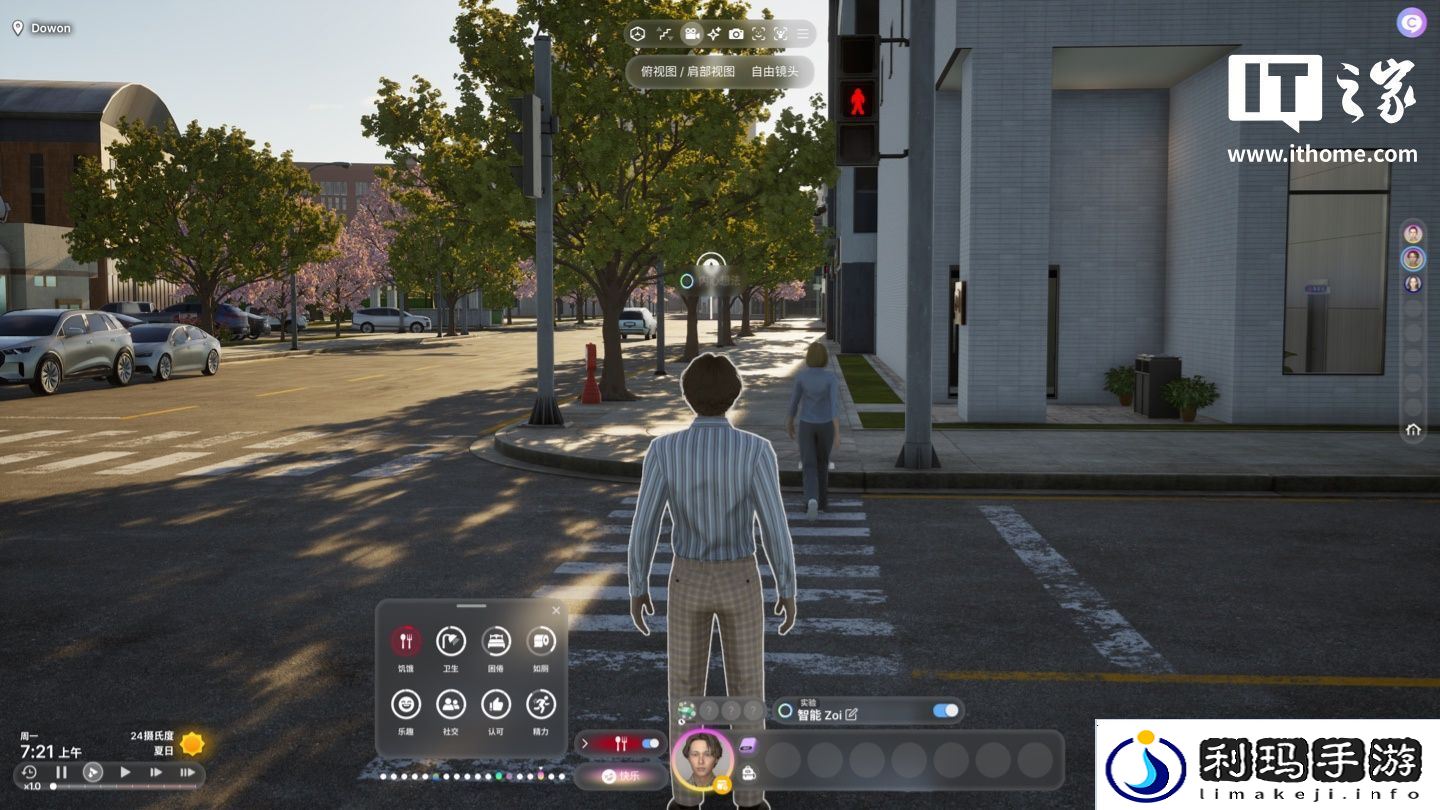The width and height of the screenshot is (1440, 810).
Task: Open the hamburger menu in the top toolbar
Action: [x=802, y=34]
